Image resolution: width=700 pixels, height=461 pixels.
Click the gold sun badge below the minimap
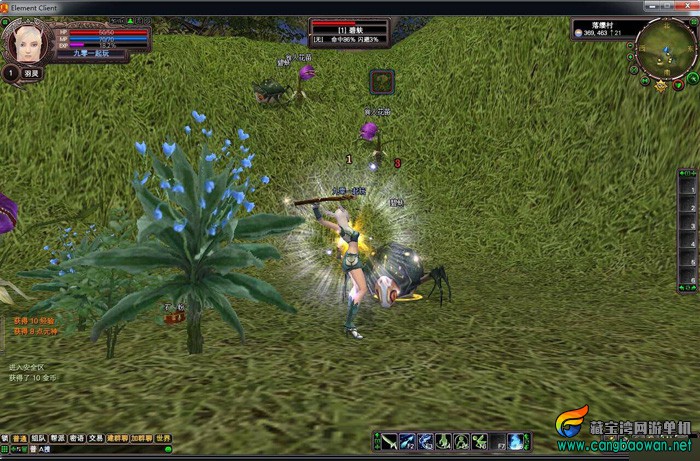pyautogui.click(x=661, y=87)
